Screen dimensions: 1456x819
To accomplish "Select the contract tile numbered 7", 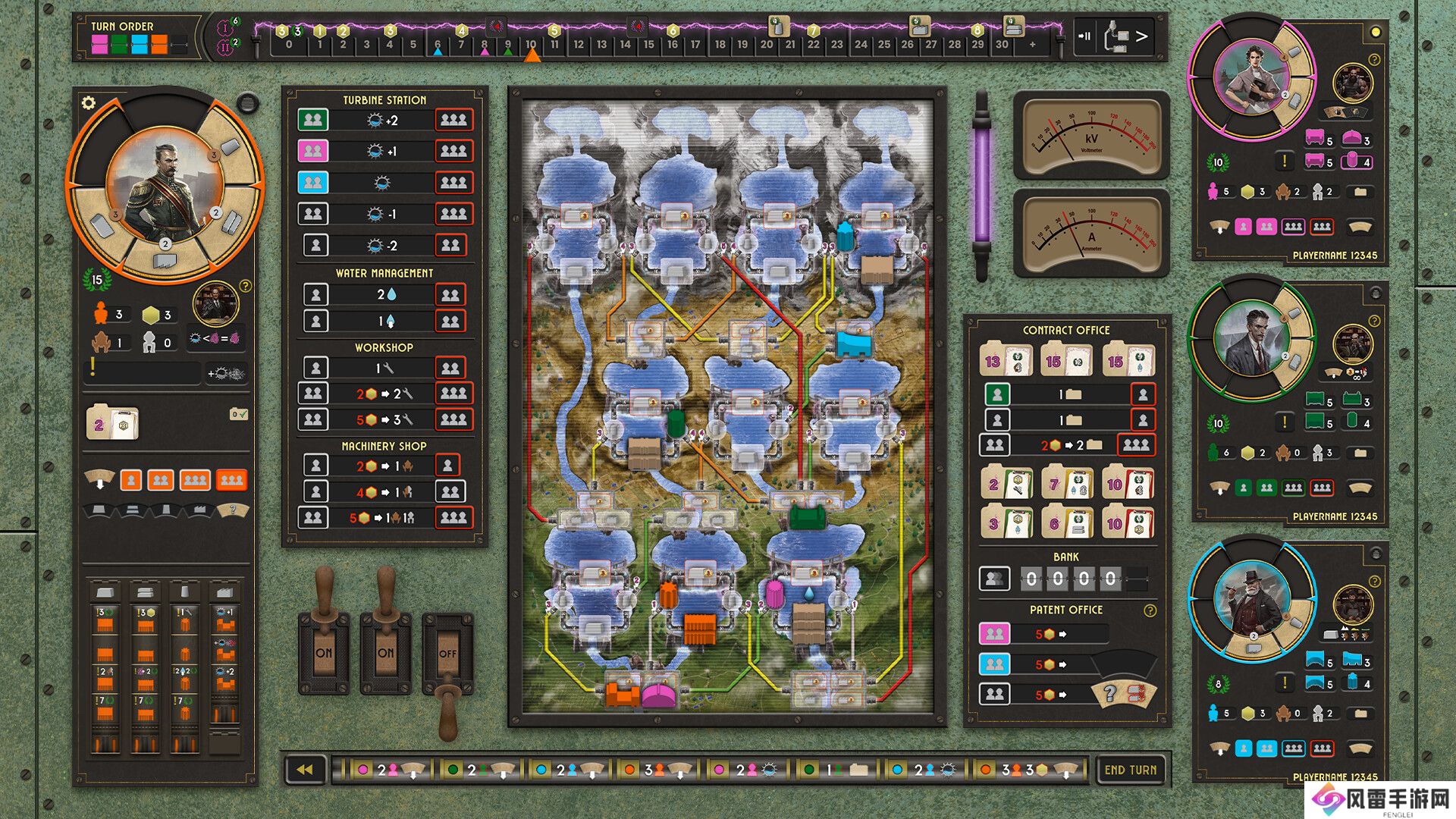I will tap(1067, 484).
